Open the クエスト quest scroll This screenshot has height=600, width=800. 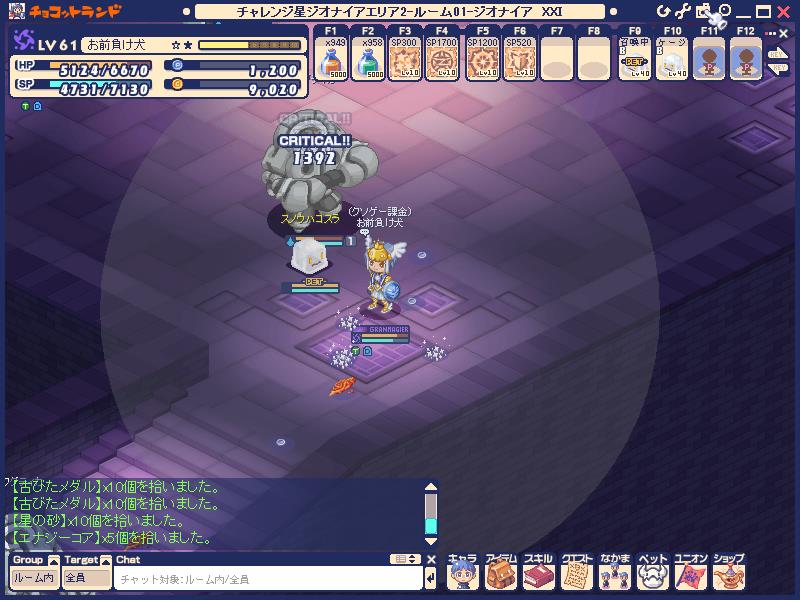pos(576,573)
